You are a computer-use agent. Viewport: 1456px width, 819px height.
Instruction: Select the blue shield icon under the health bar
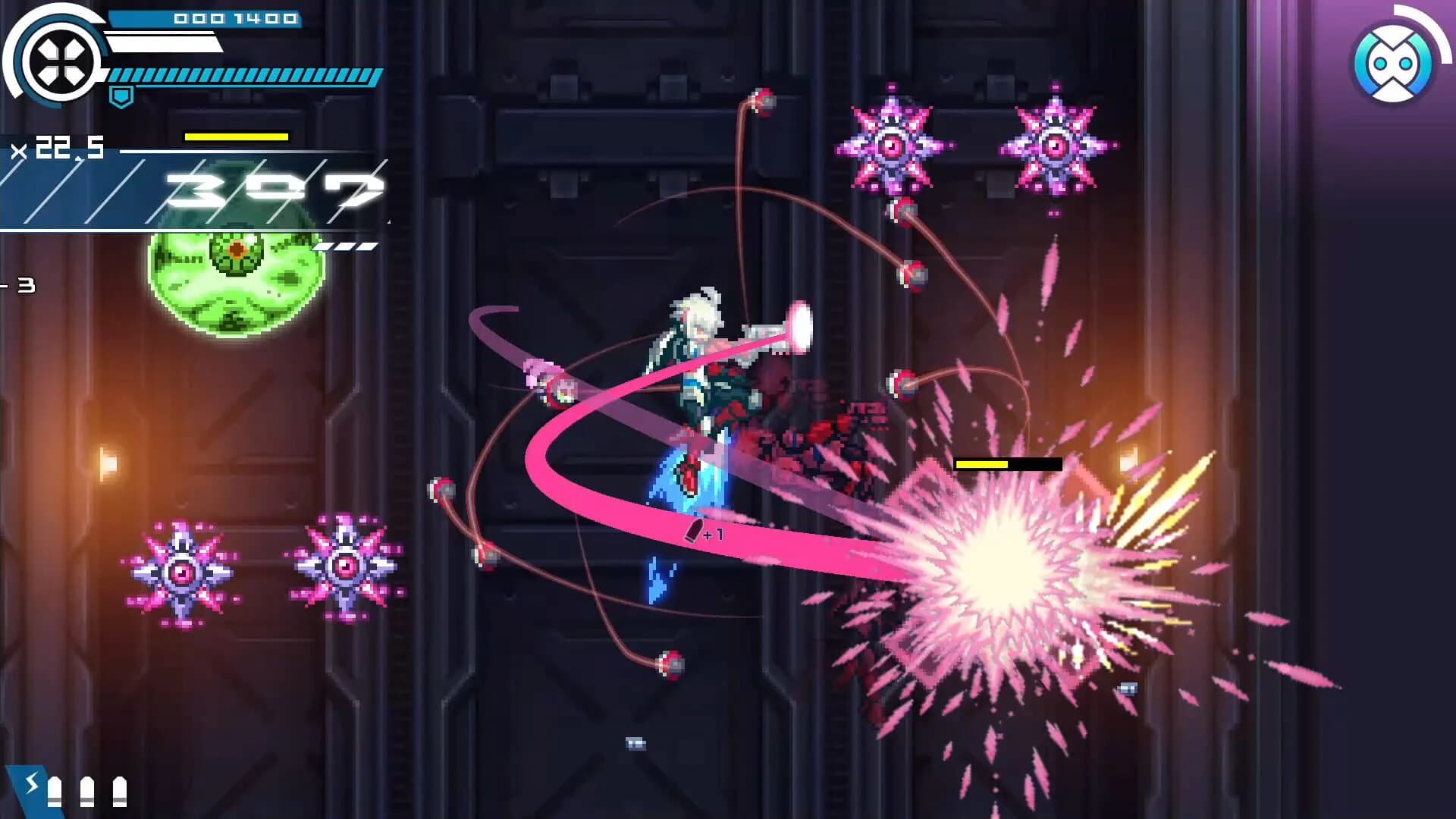click(121, 95)
